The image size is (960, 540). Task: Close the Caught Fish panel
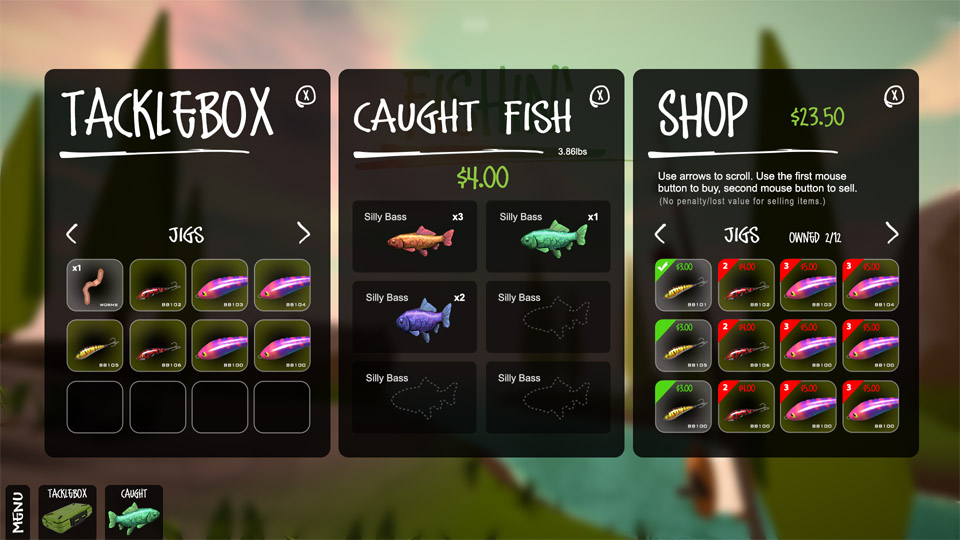coord(599,96)
